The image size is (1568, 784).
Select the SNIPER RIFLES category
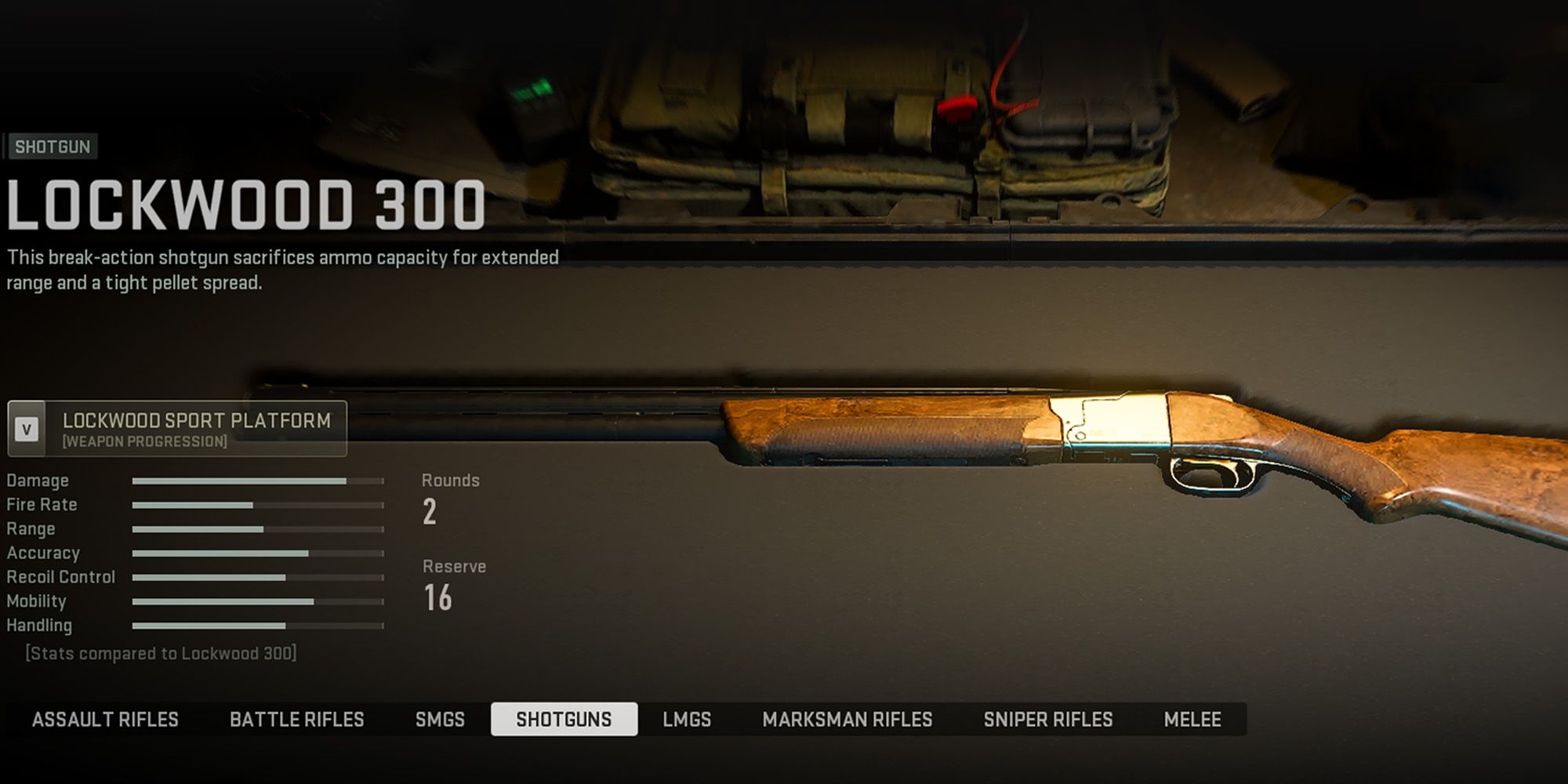coord(1051,719)
